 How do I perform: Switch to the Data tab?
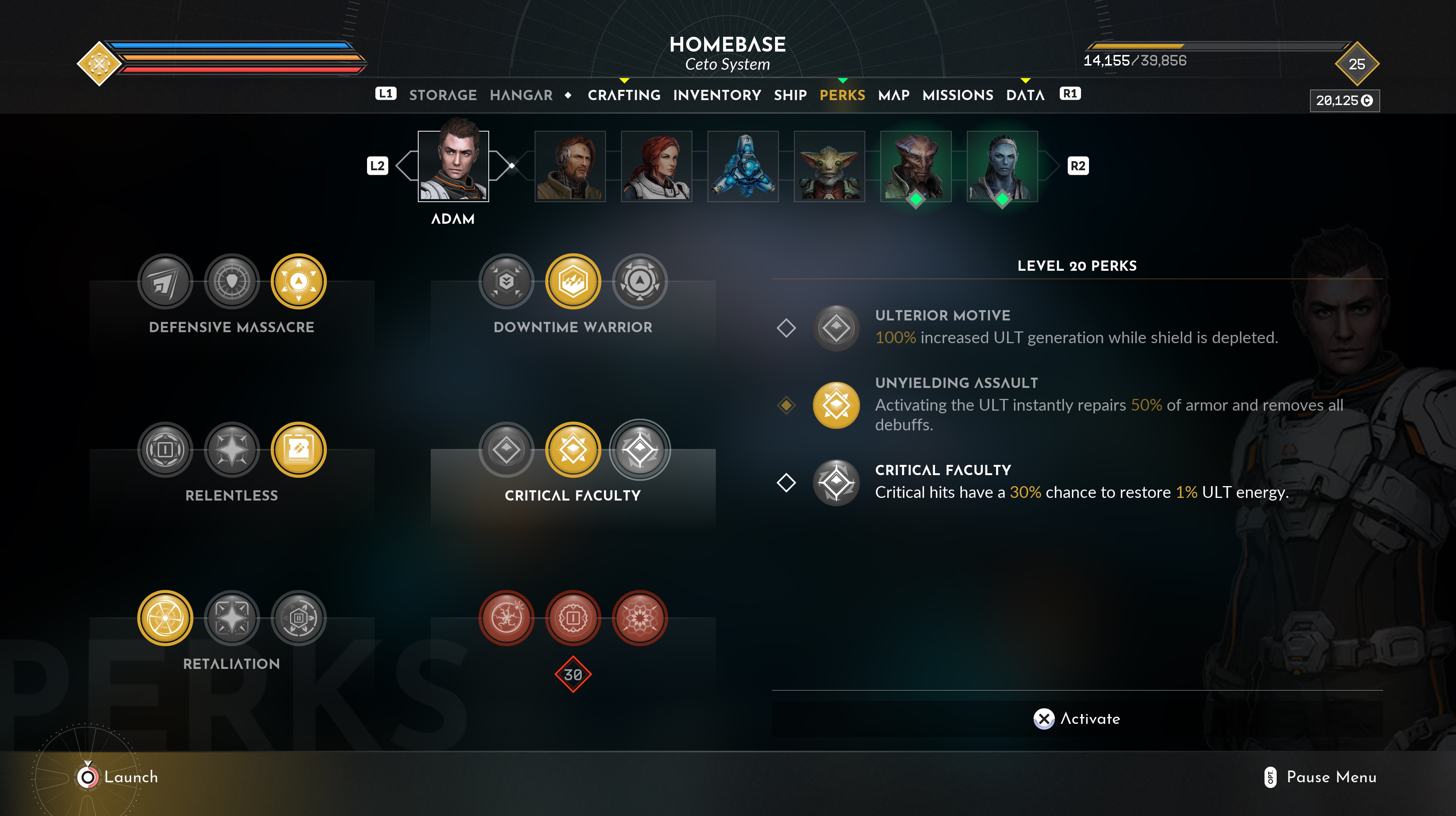coord(1025,95)
